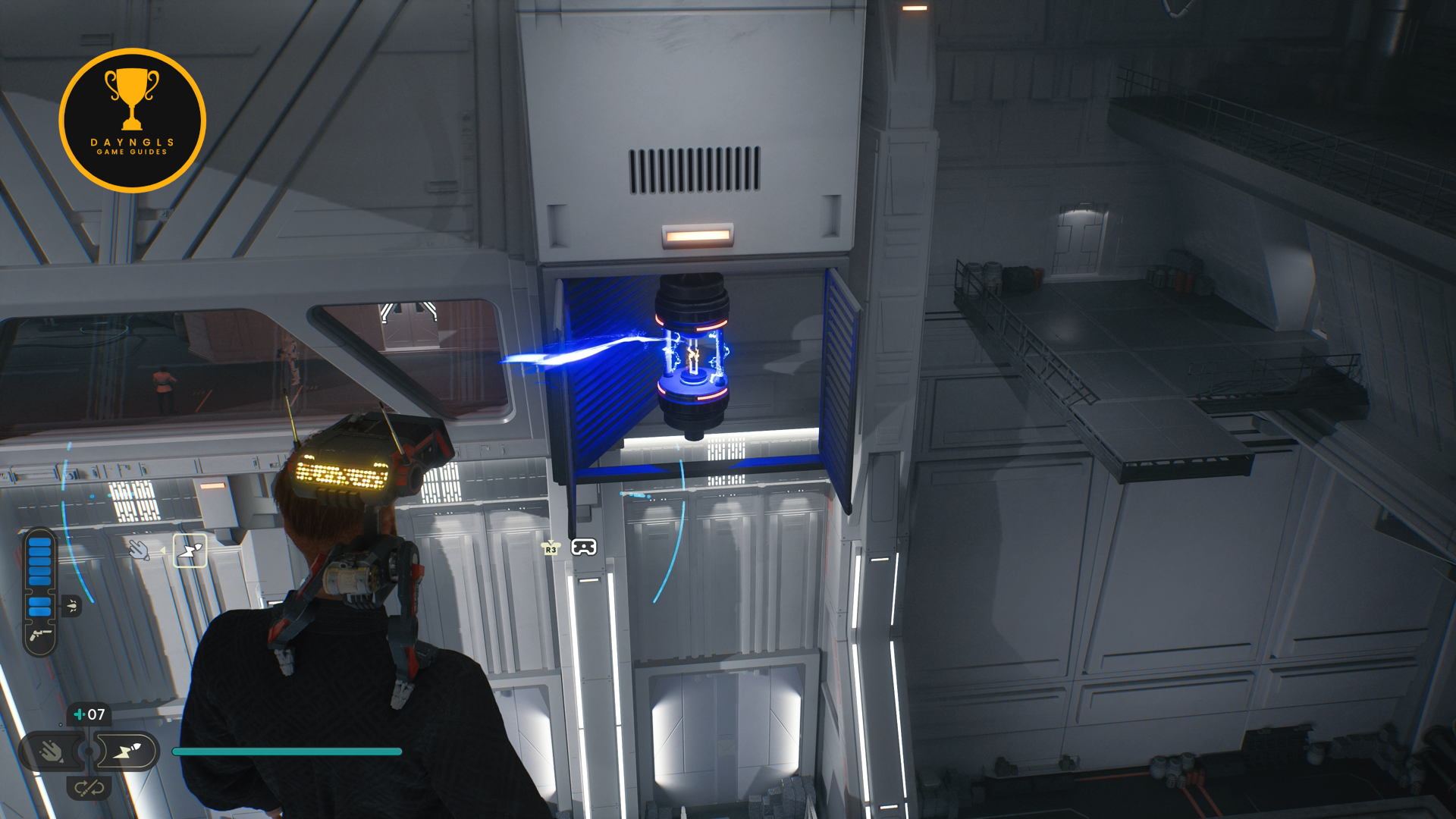
Task: Click the highlighted electro dart box above the character
Action: [190, 551]
